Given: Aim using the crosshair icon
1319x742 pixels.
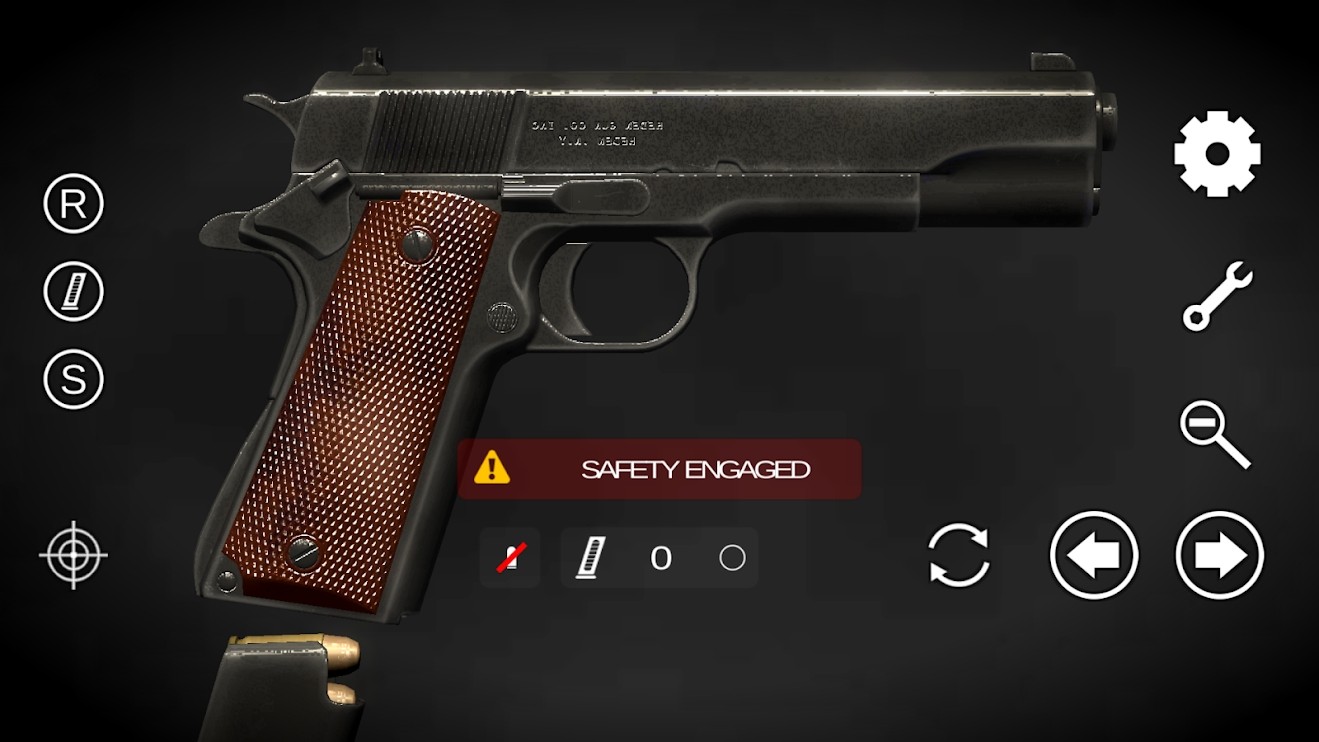Looking at the screenshot, I should [71, 556].
